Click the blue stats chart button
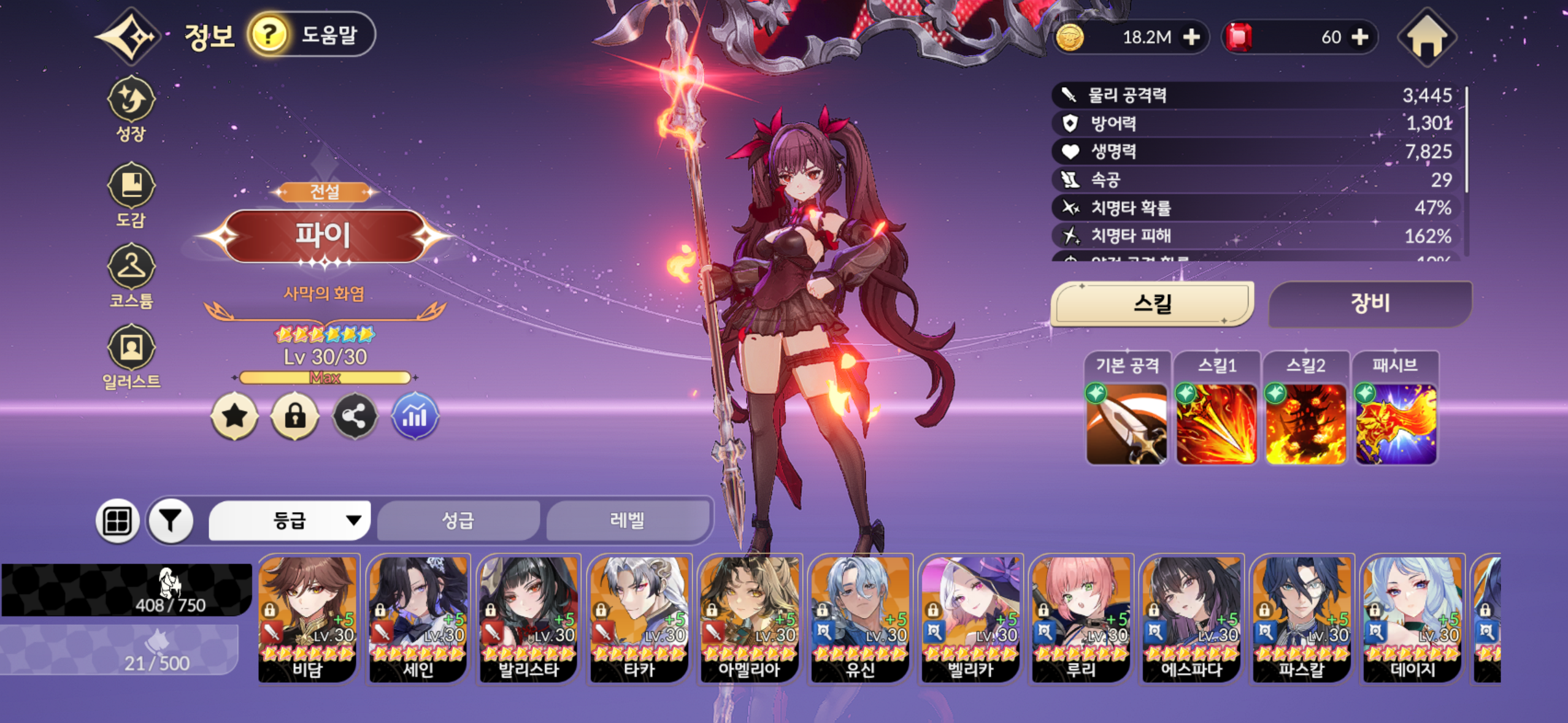Image resolution: width=1568 pixels, height=723 pixels. coord(415,417)
